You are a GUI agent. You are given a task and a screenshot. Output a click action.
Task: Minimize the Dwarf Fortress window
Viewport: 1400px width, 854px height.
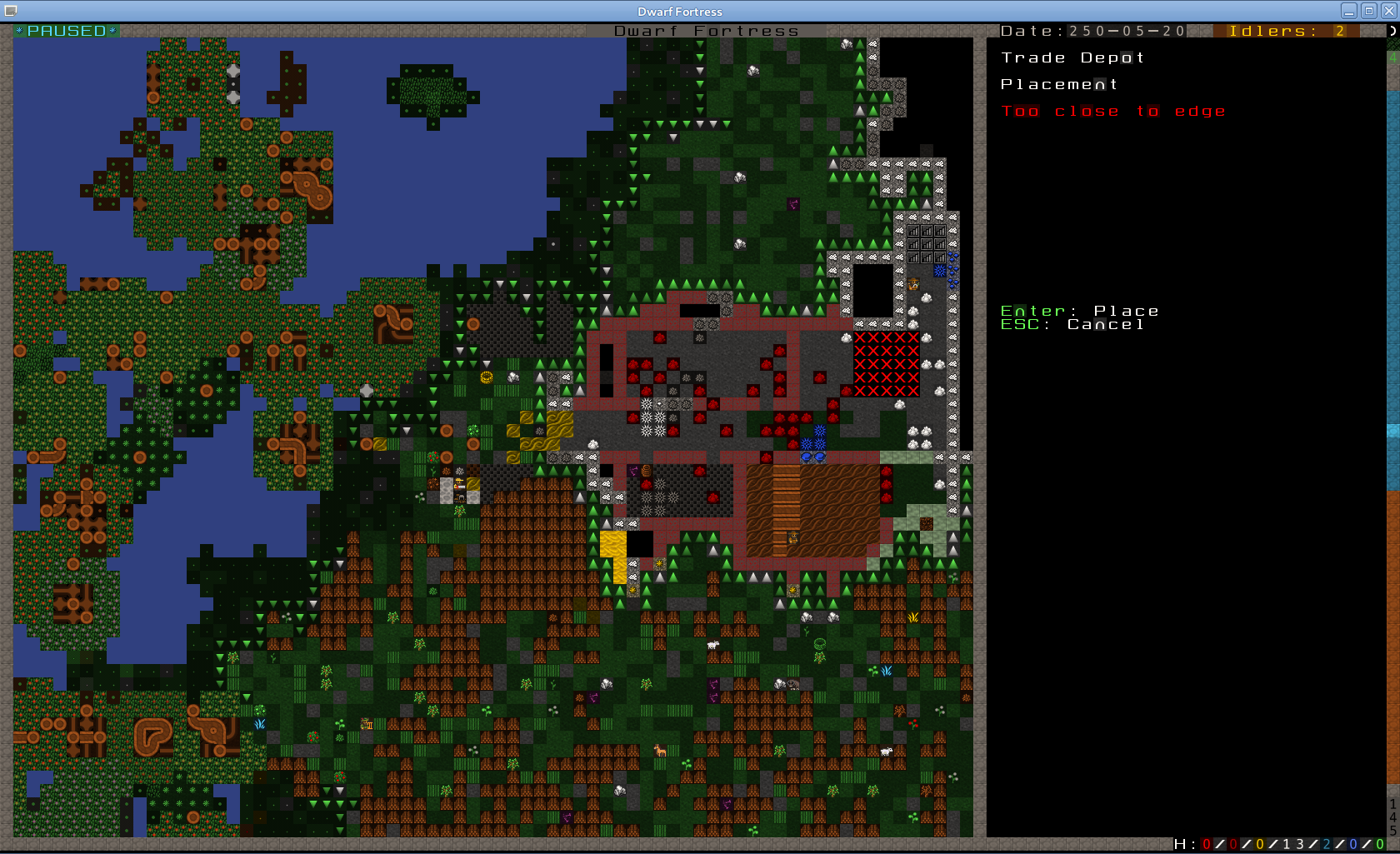(1349, 11)
